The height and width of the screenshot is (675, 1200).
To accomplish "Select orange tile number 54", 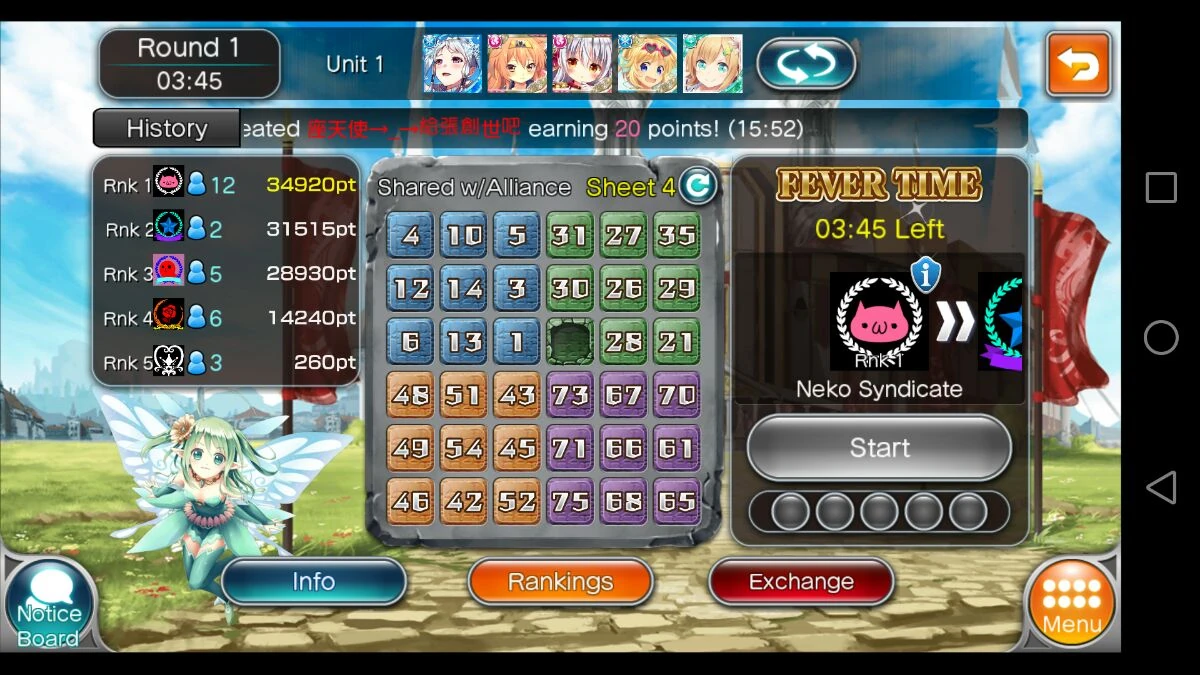I will point(464,448).
